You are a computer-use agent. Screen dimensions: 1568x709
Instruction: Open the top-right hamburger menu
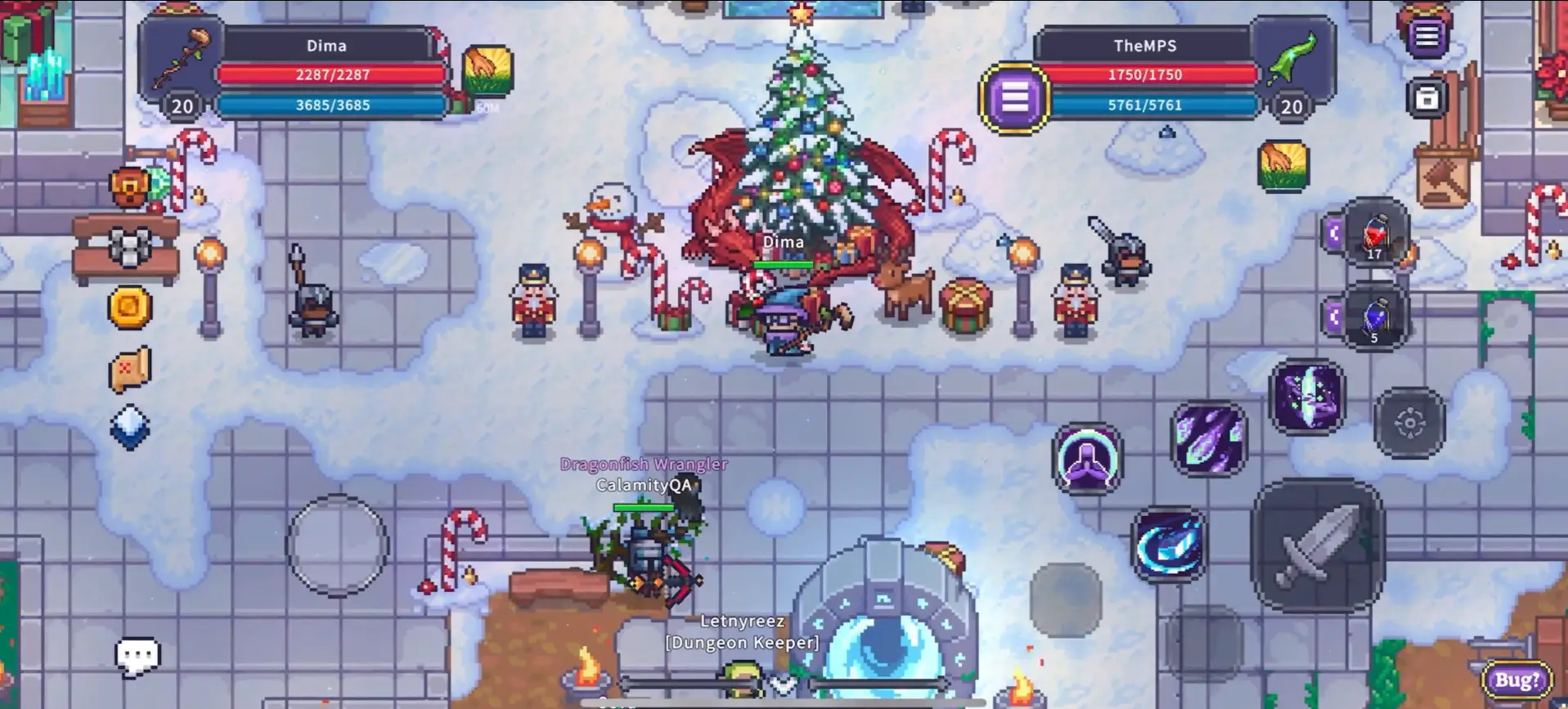point(1426,36)
